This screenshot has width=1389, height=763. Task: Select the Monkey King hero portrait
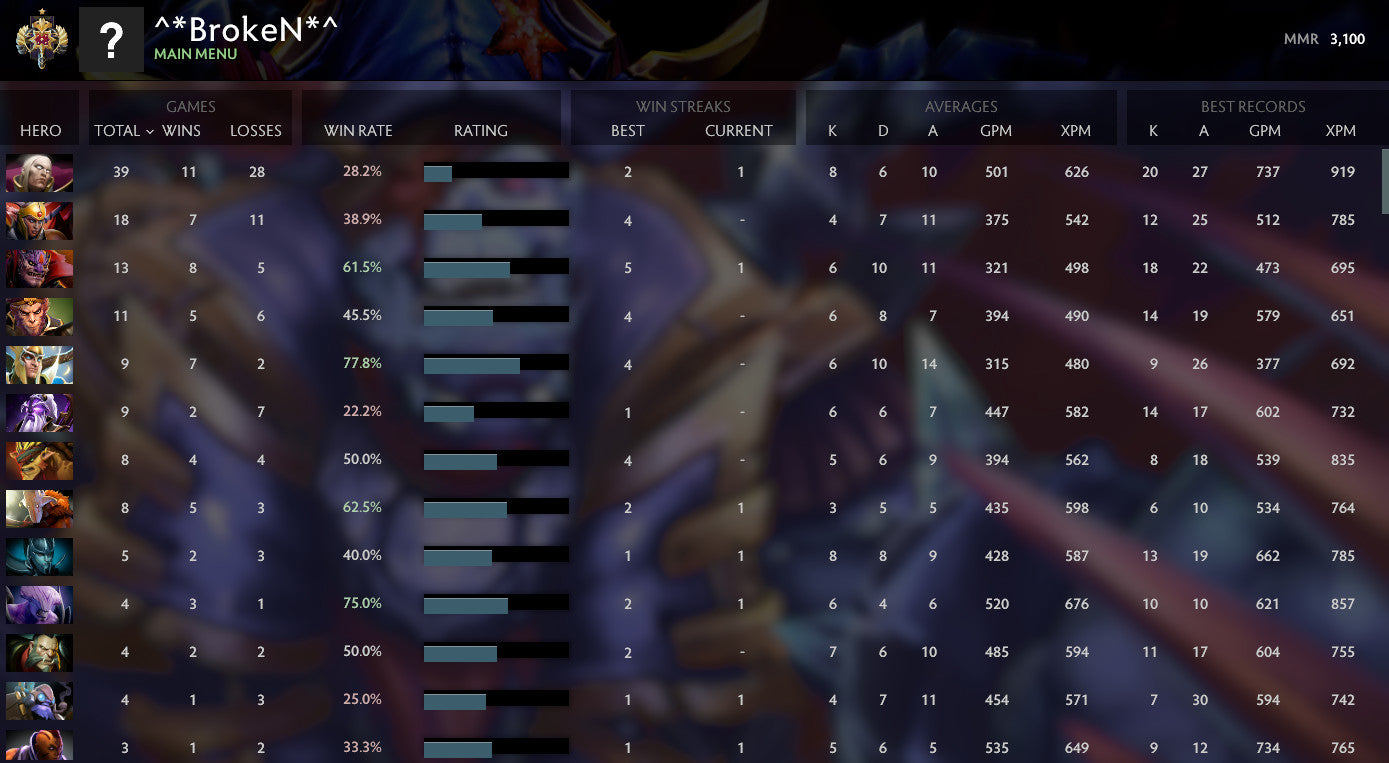pos(39,317)
